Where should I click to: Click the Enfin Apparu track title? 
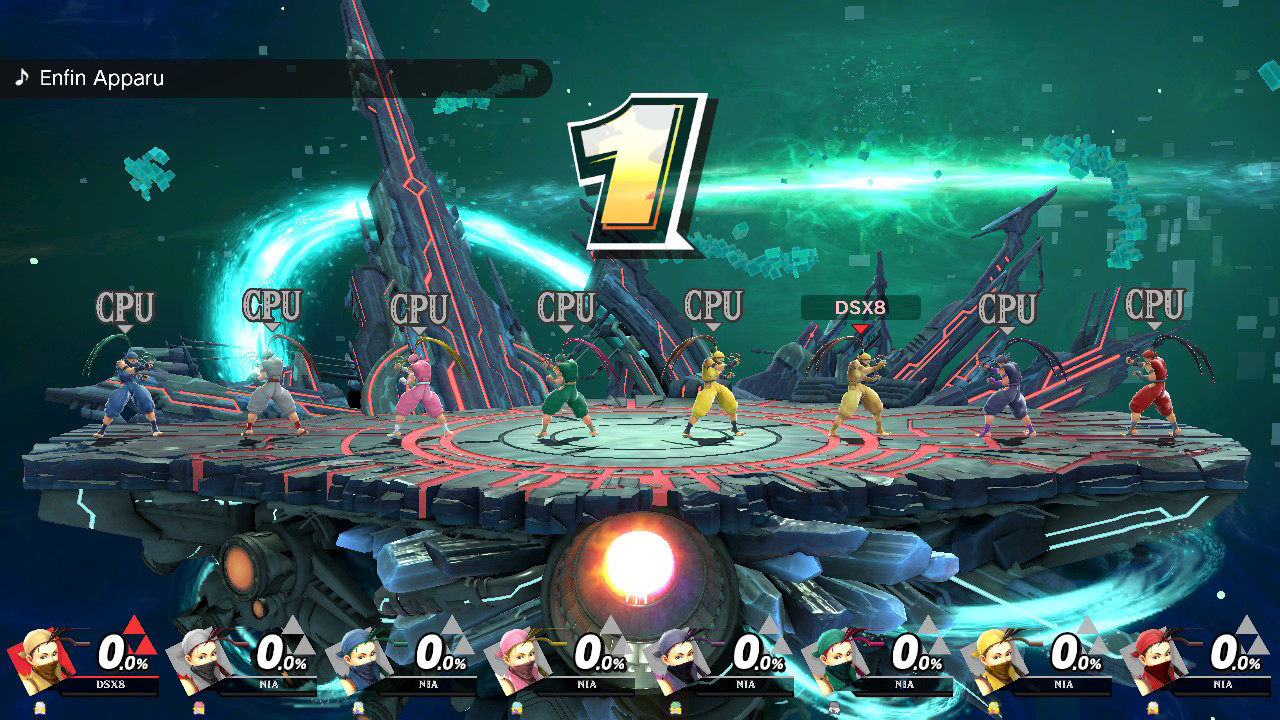(100, 78)
